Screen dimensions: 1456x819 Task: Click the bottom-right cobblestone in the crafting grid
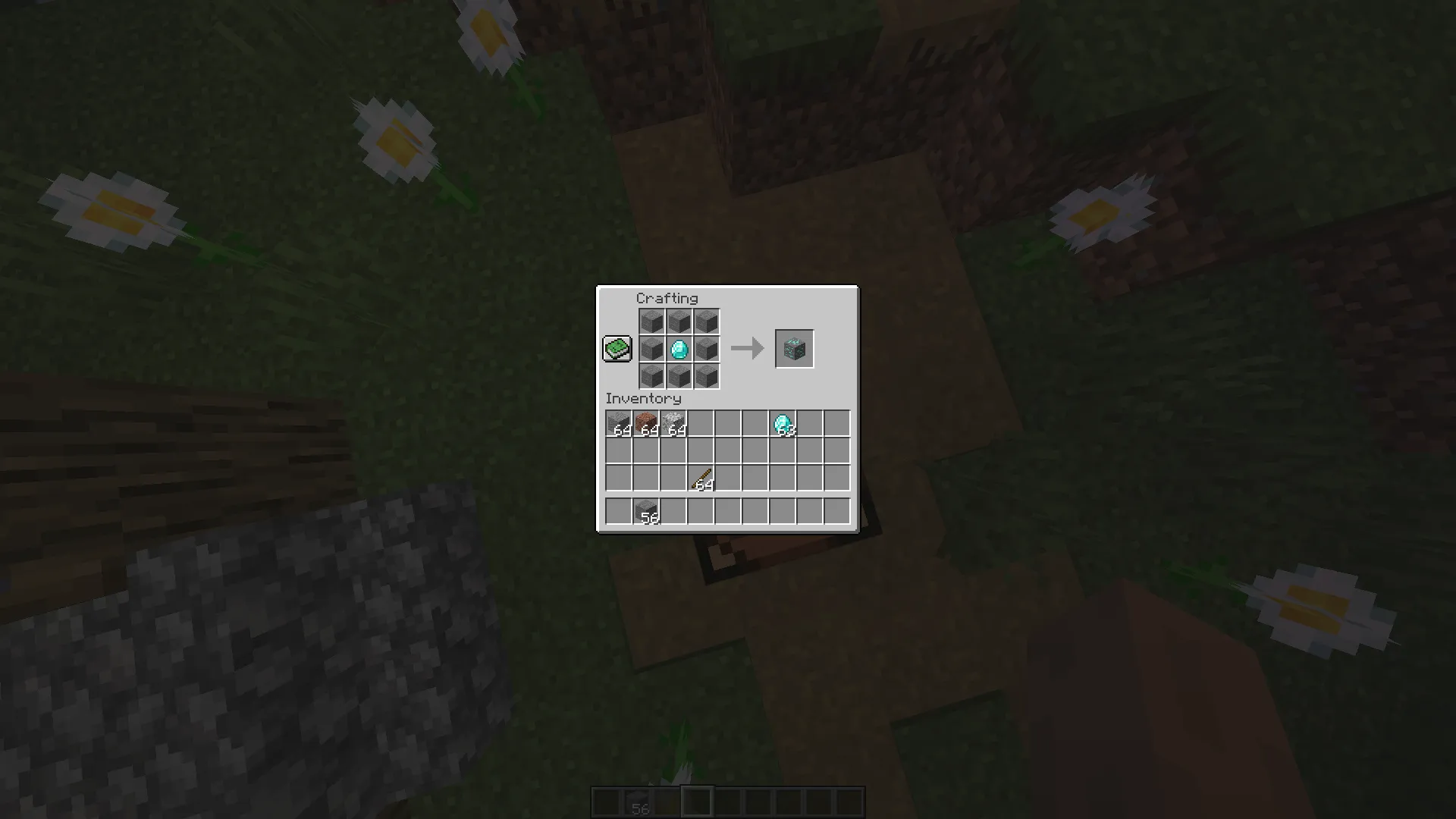click(x=707, y=376)
